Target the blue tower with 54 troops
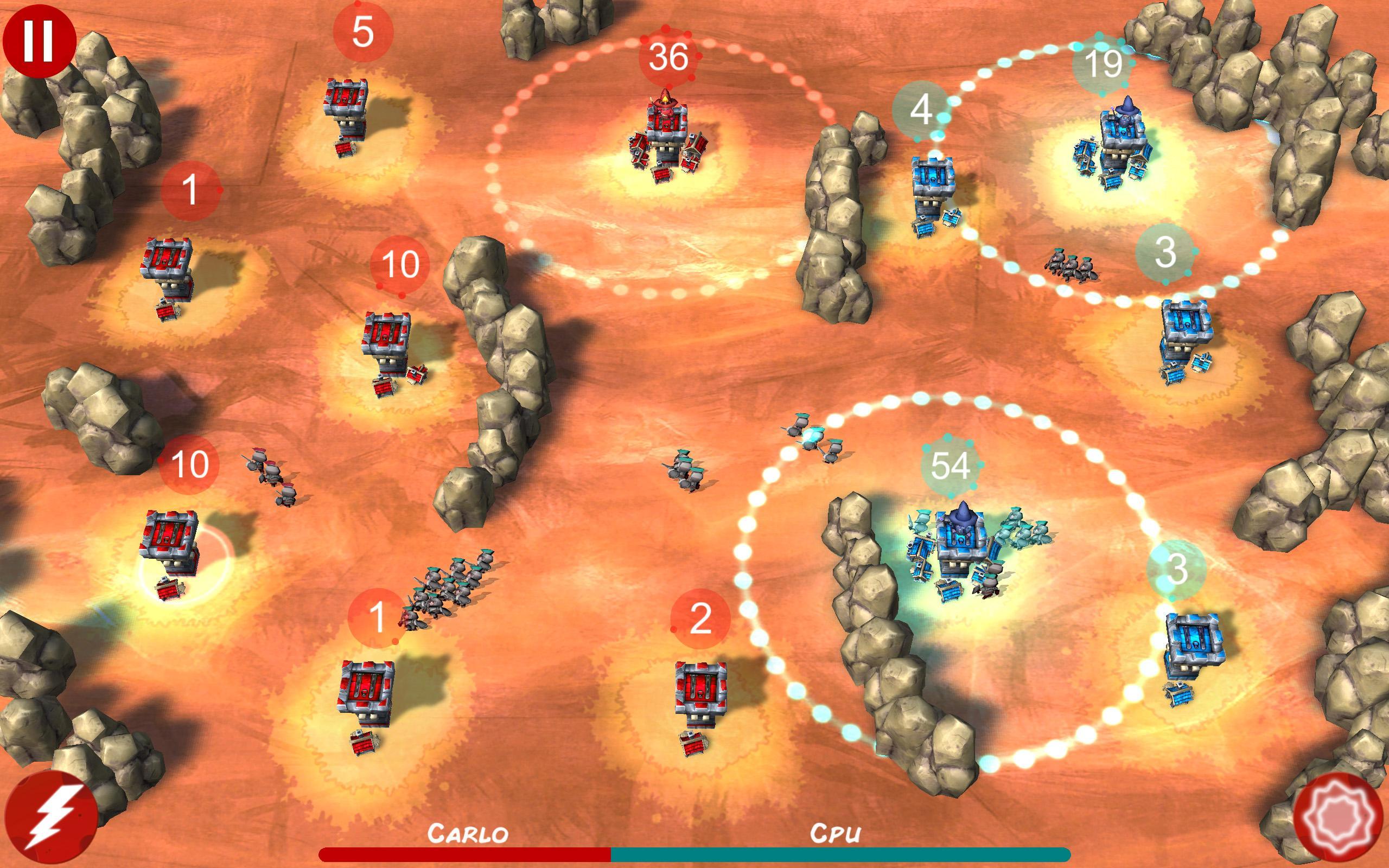 tap(961, 545)
